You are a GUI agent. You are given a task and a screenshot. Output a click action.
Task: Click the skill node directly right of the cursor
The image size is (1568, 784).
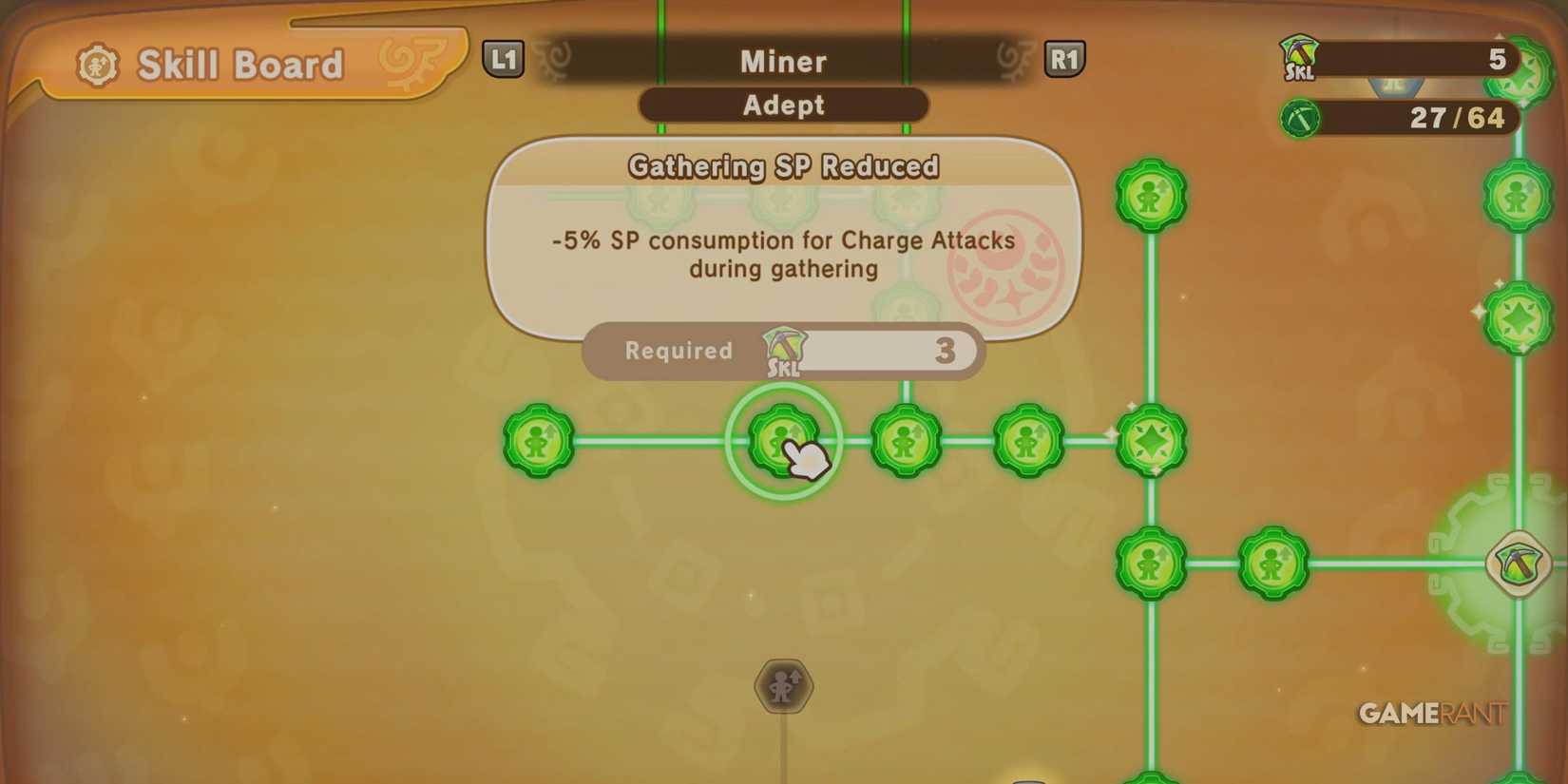[x=905, y=440]
